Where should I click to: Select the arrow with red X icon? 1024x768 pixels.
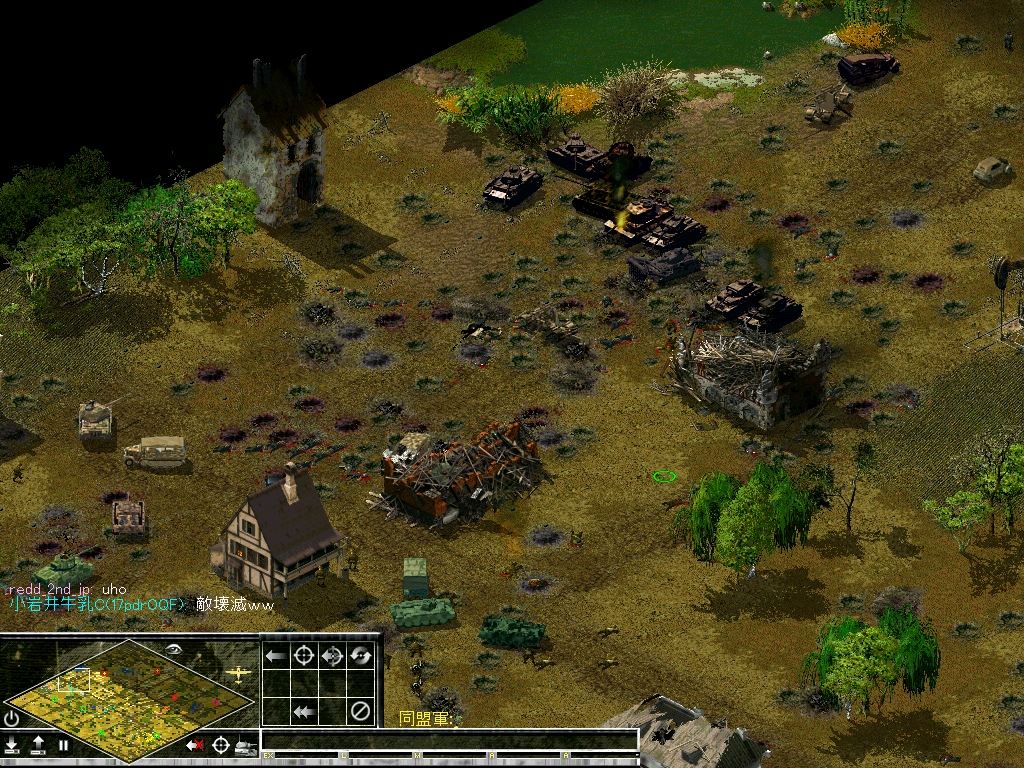(195, 745)
